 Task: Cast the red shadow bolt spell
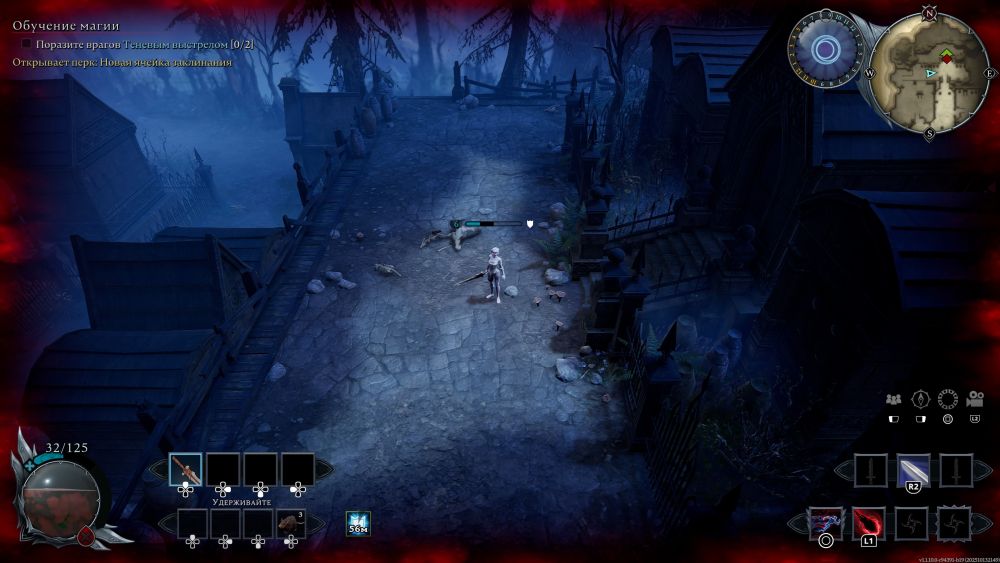[x=868, y=522]
